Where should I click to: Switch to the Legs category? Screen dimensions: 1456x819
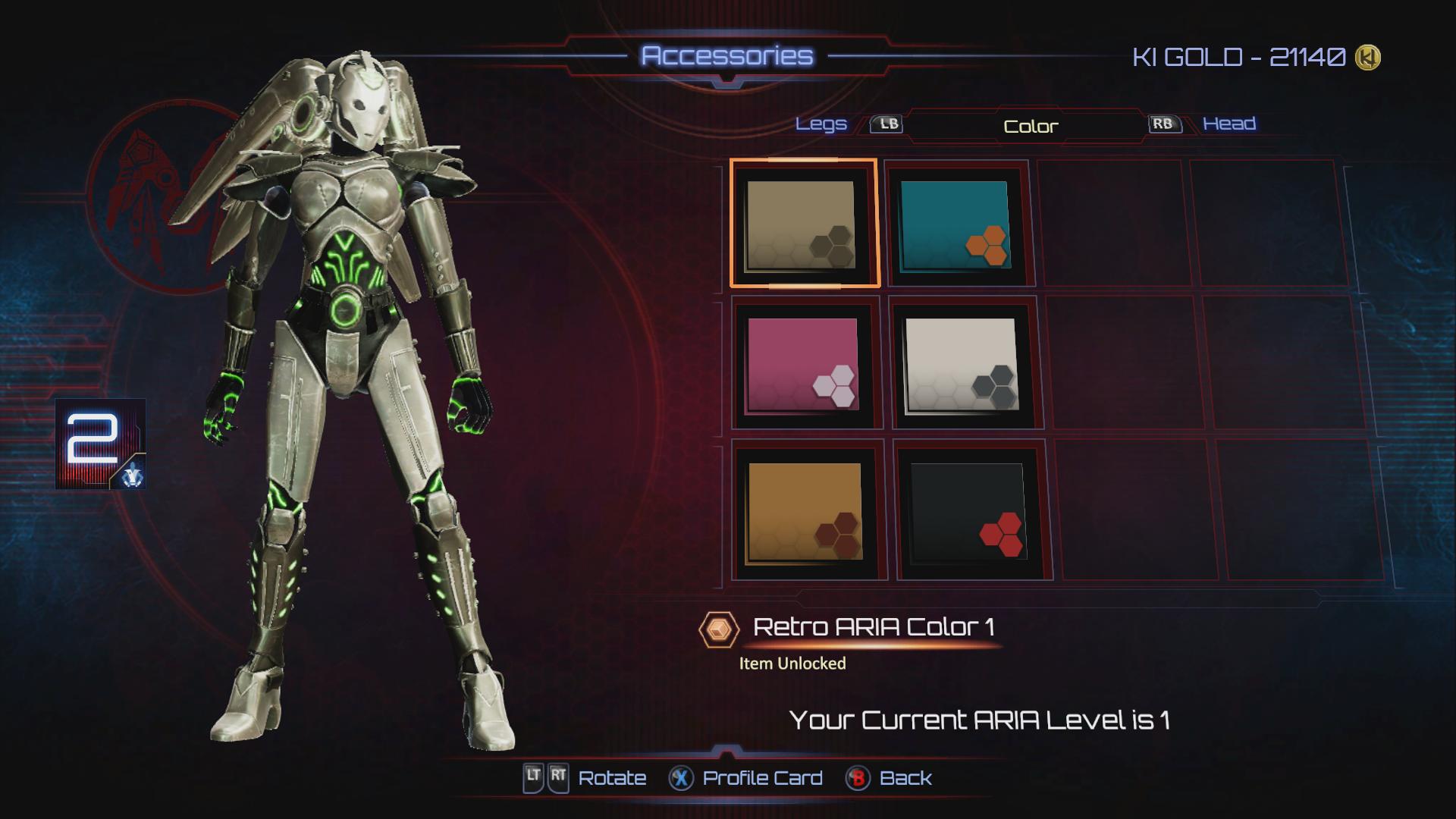[821, 124]
